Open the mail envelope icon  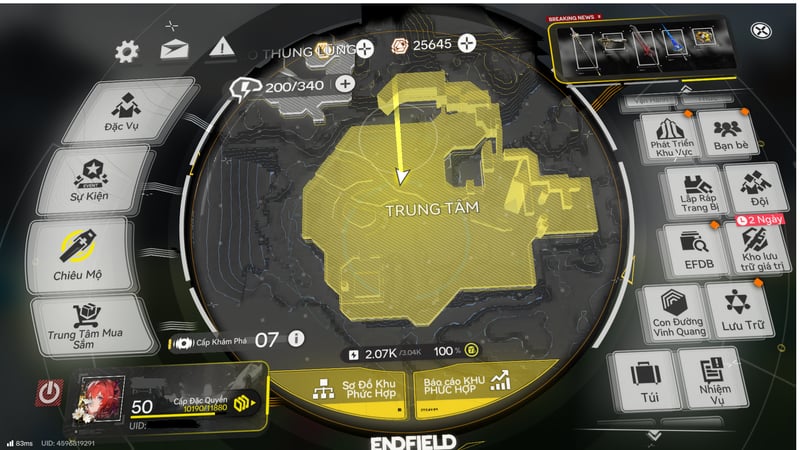(x=175, y=48)
